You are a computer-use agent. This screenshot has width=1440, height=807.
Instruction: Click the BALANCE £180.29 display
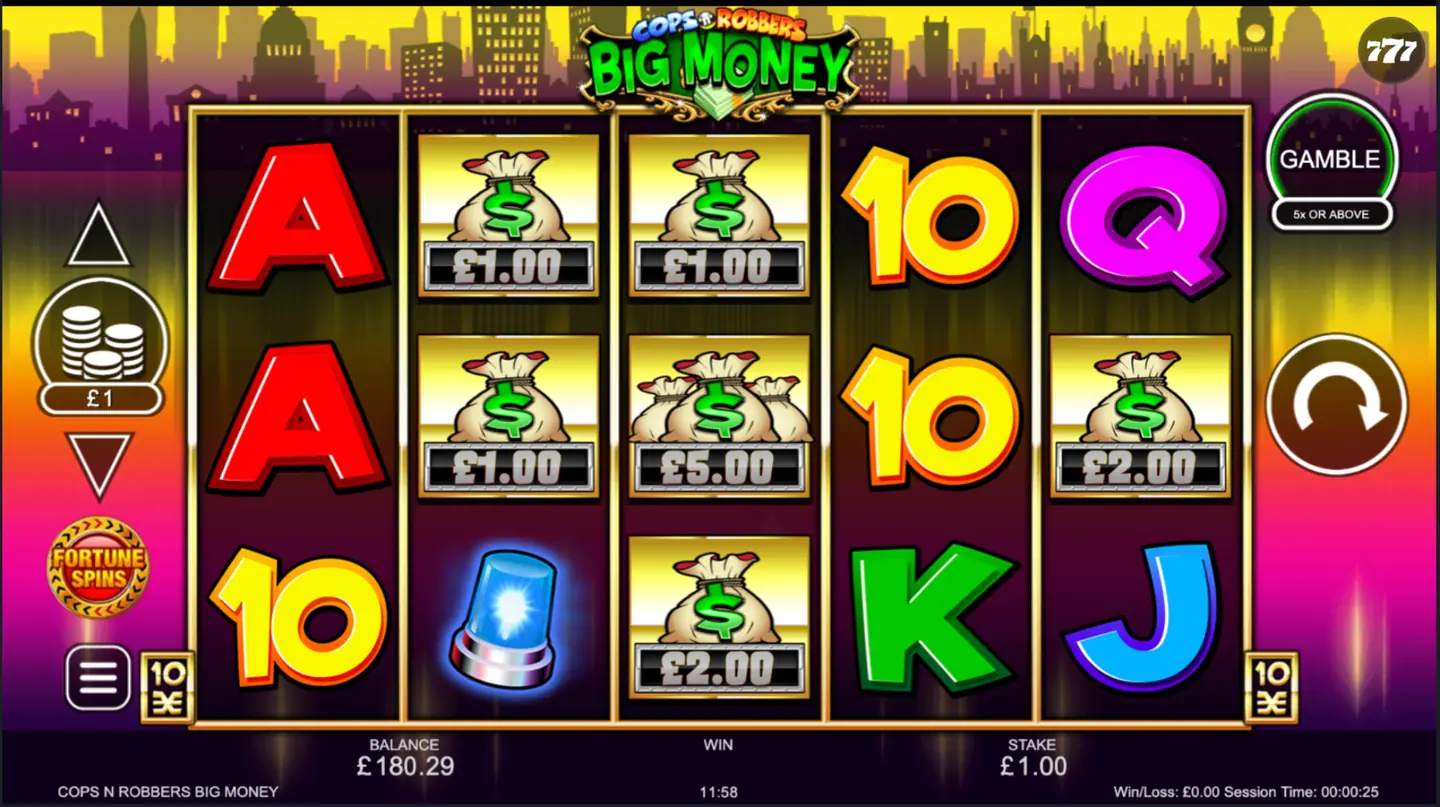[404, 760]
